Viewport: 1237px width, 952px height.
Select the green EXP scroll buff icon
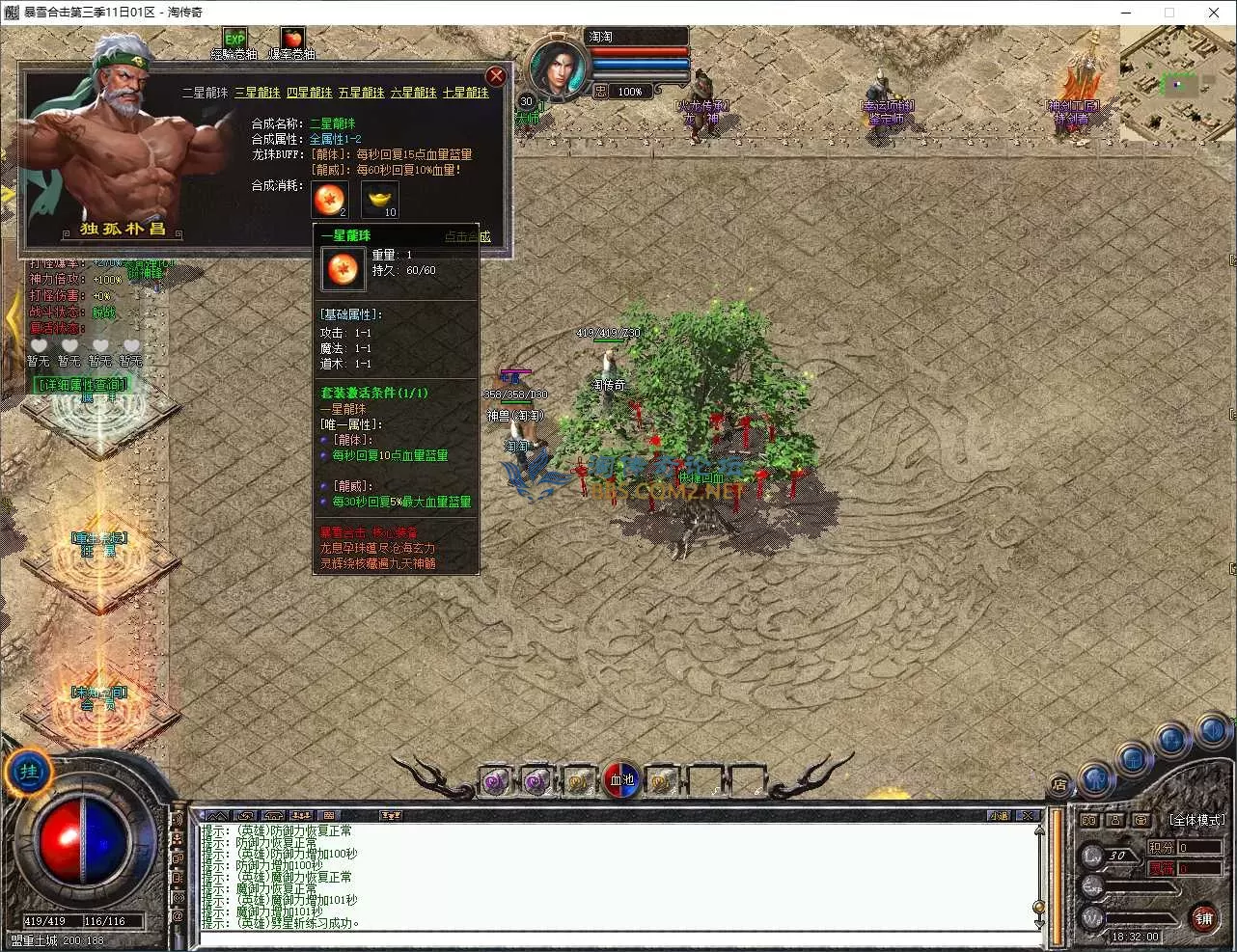click(x=234, y=39)
